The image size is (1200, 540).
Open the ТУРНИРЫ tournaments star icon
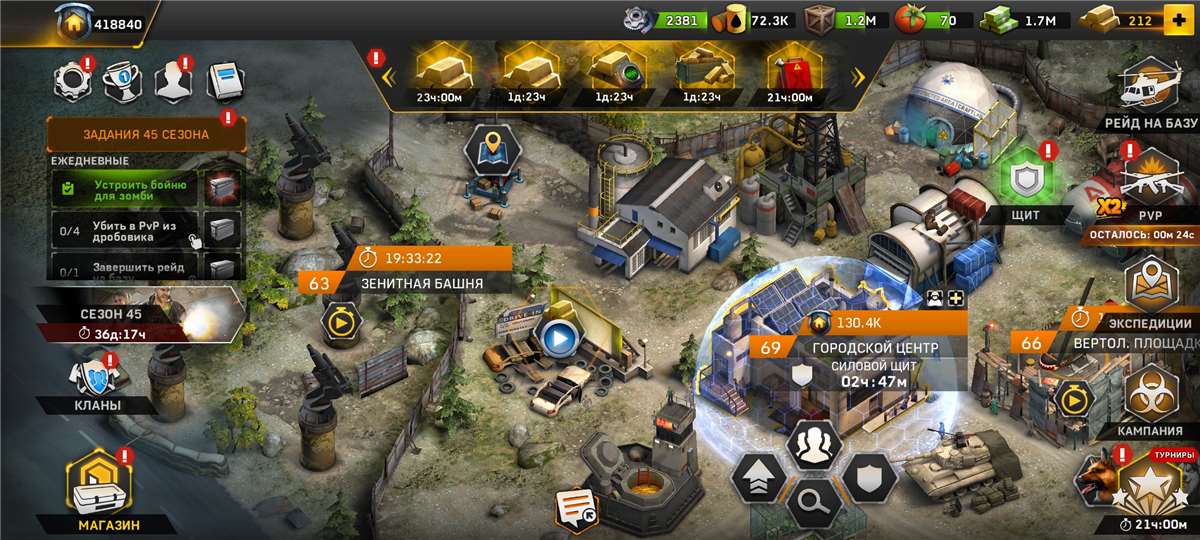[x=1146, y=485]
